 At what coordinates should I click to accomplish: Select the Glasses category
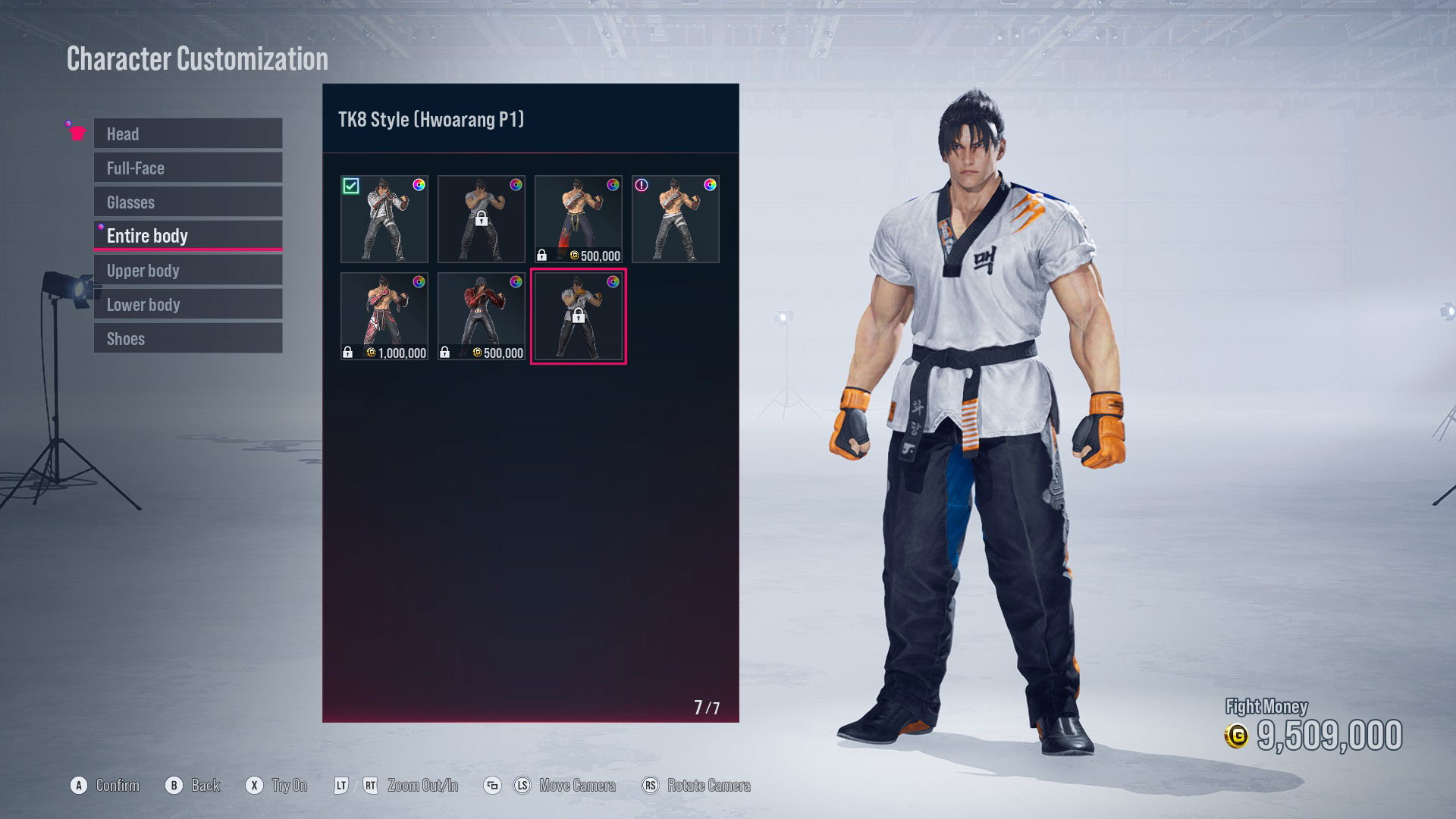coord(187,202)
